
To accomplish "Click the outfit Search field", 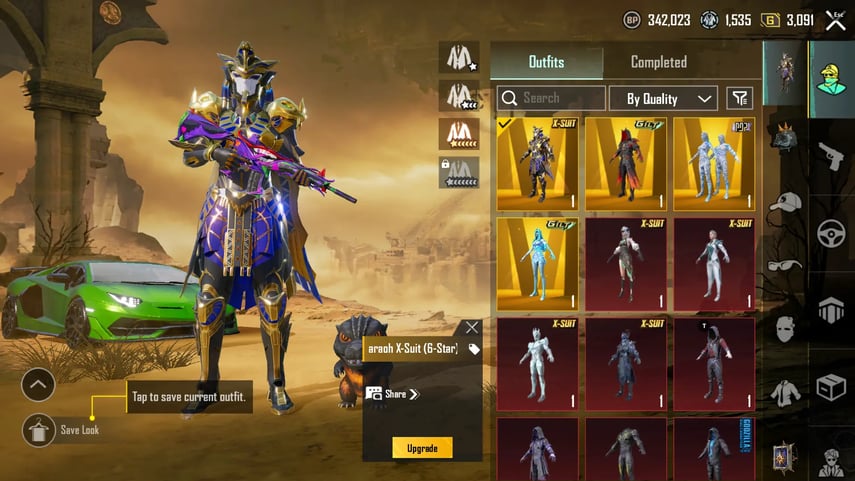I will point(551,98).
